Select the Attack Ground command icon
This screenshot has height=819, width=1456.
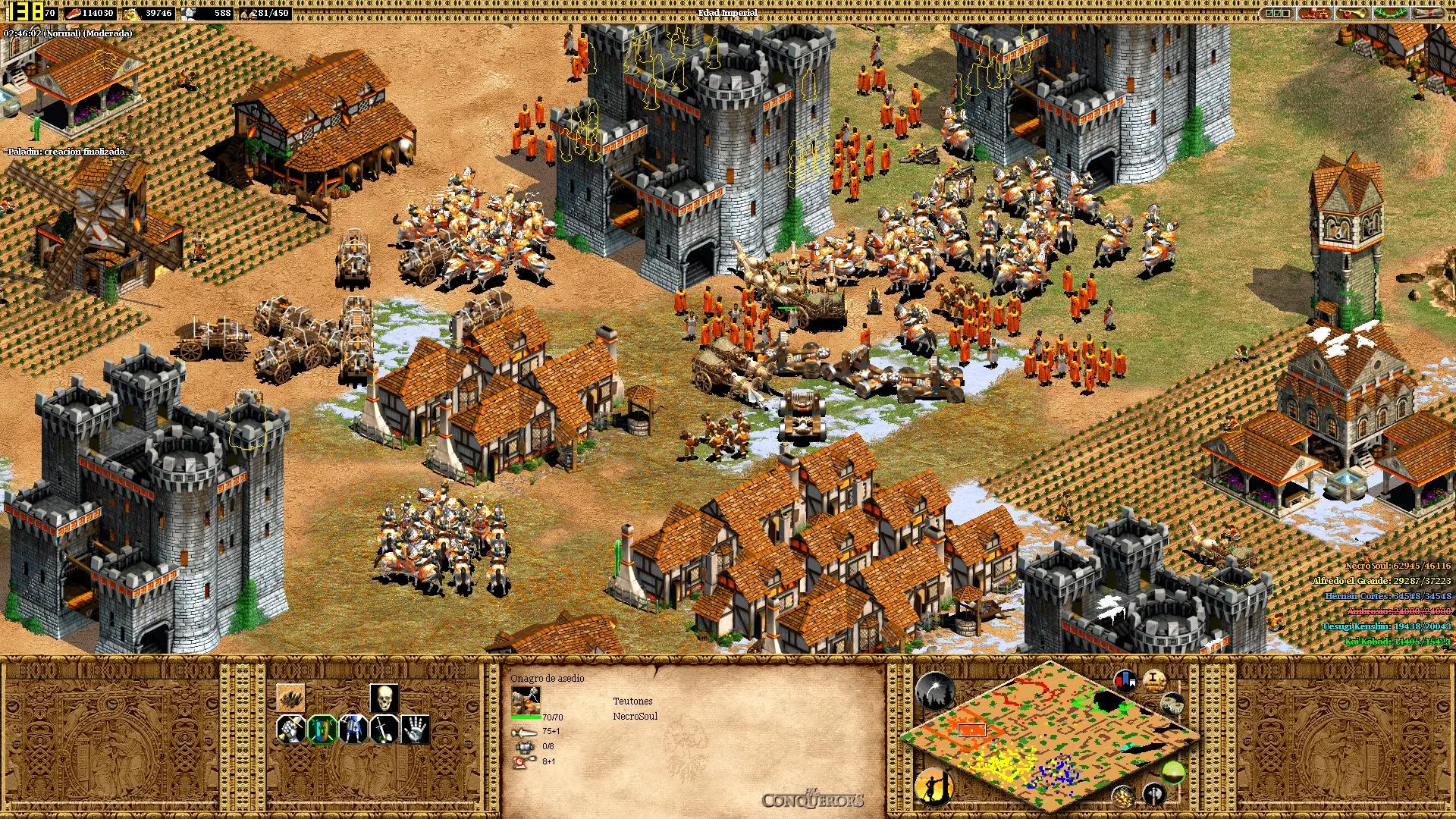[x=290, y=698]
